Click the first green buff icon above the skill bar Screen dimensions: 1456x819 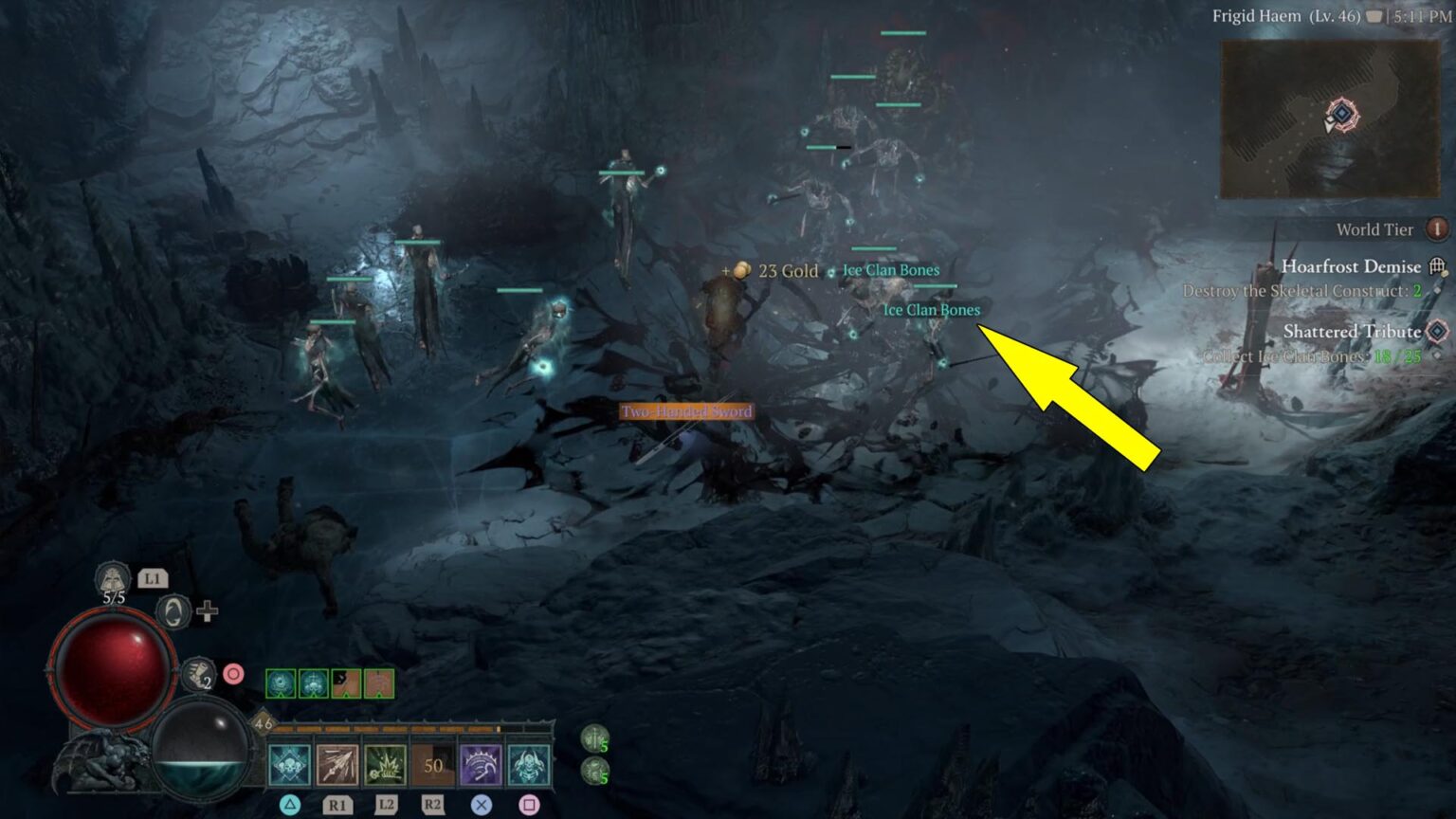(x=280, y=683)
